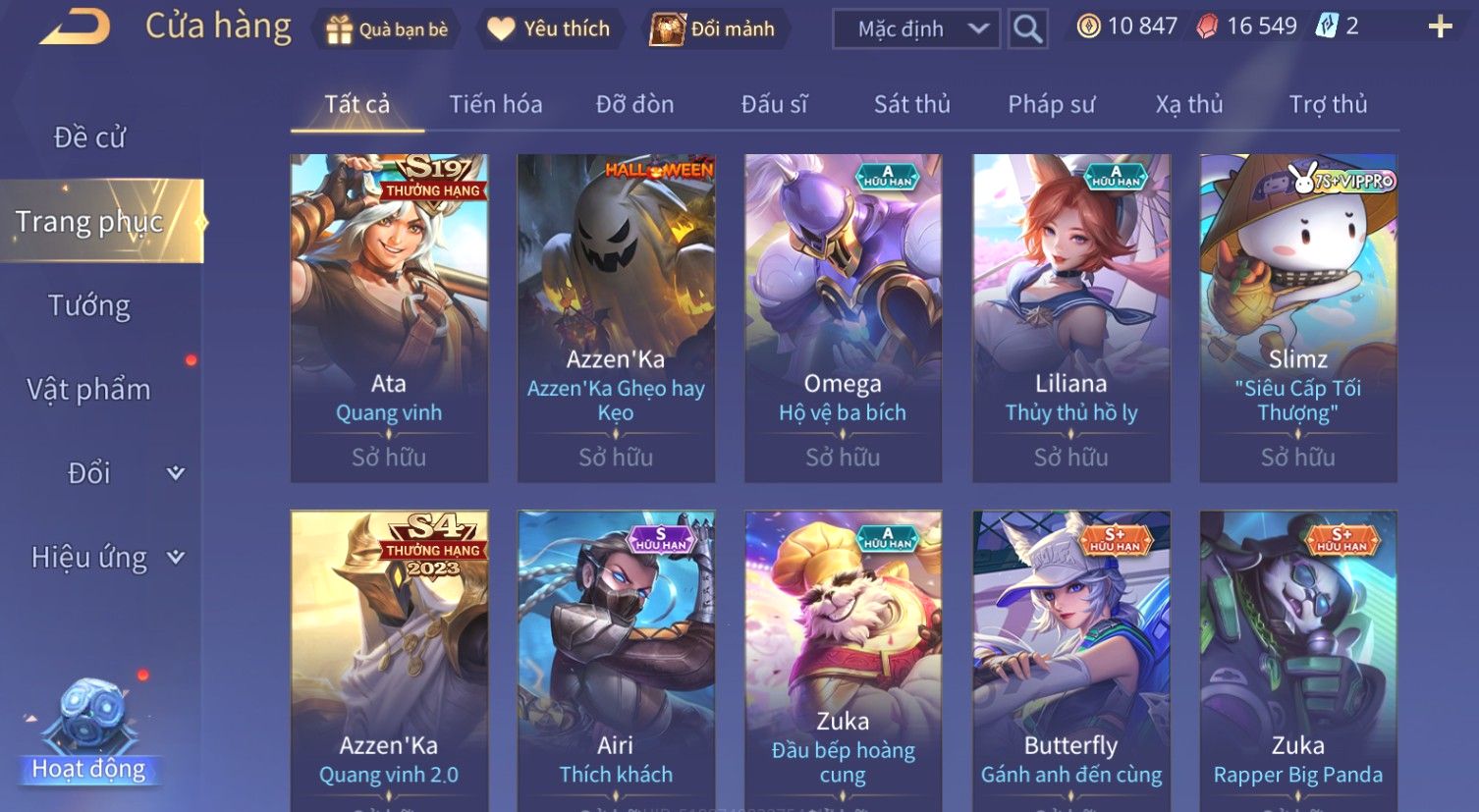This screenshot has width=1479, height=812.
Task: Go back using the arrow button
Action: point(75,27)
